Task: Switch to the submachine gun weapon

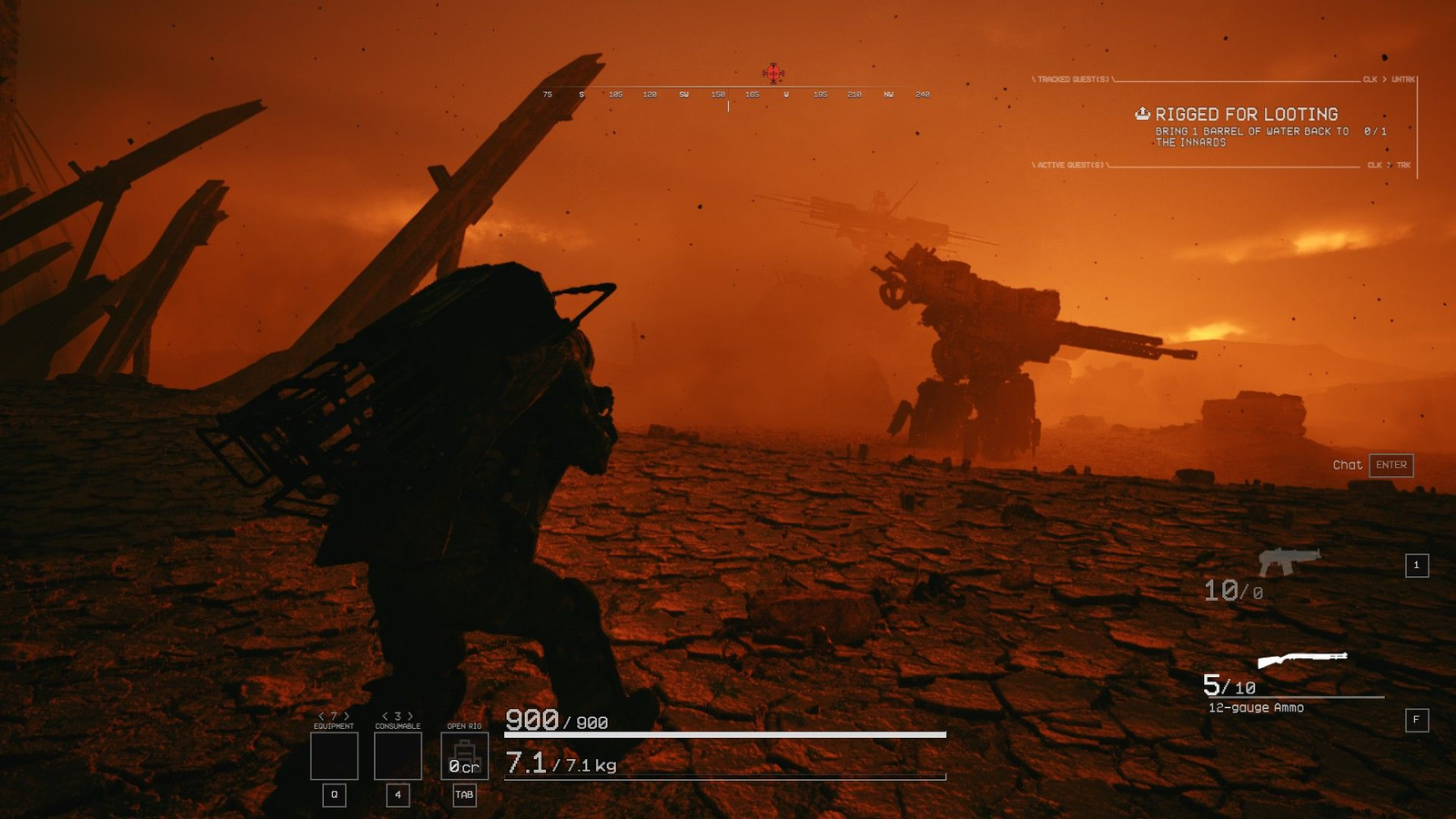Action: coord(1289,561)
